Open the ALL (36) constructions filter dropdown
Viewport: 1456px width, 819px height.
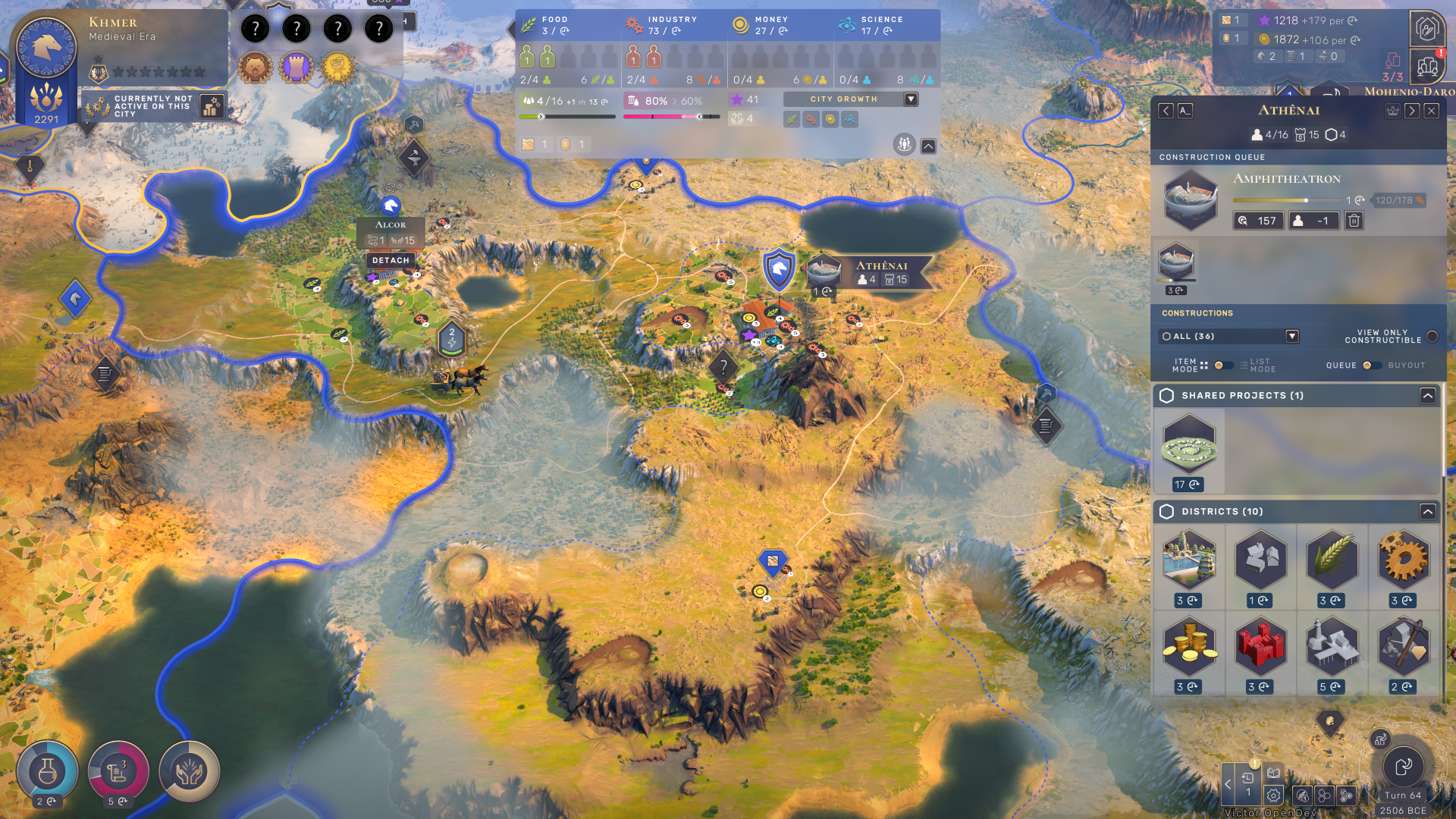pyautogui.click(x=1292, y=336)
